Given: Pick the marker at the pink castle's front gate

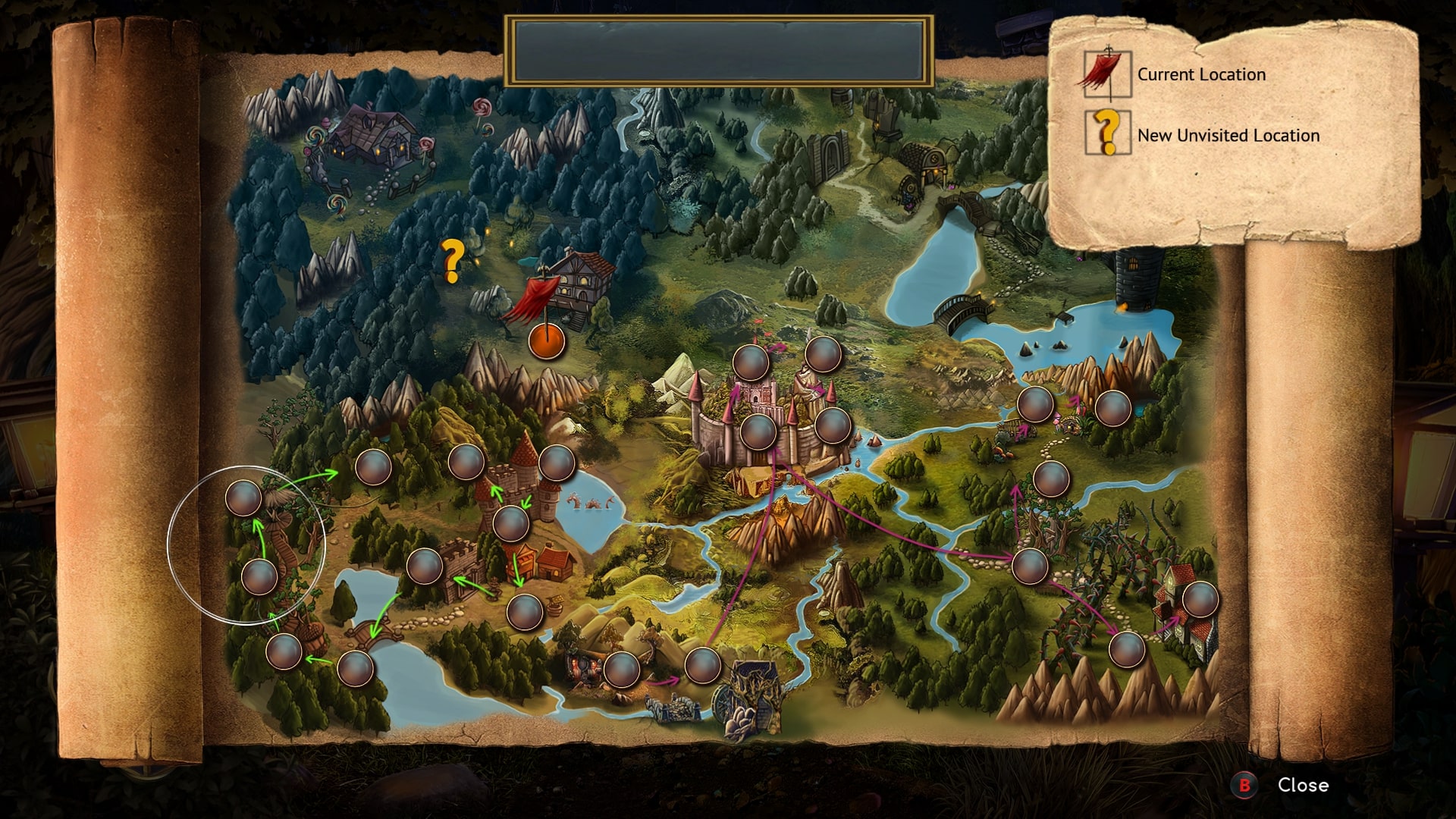Looking at the screenshot, I should (758, 431).
